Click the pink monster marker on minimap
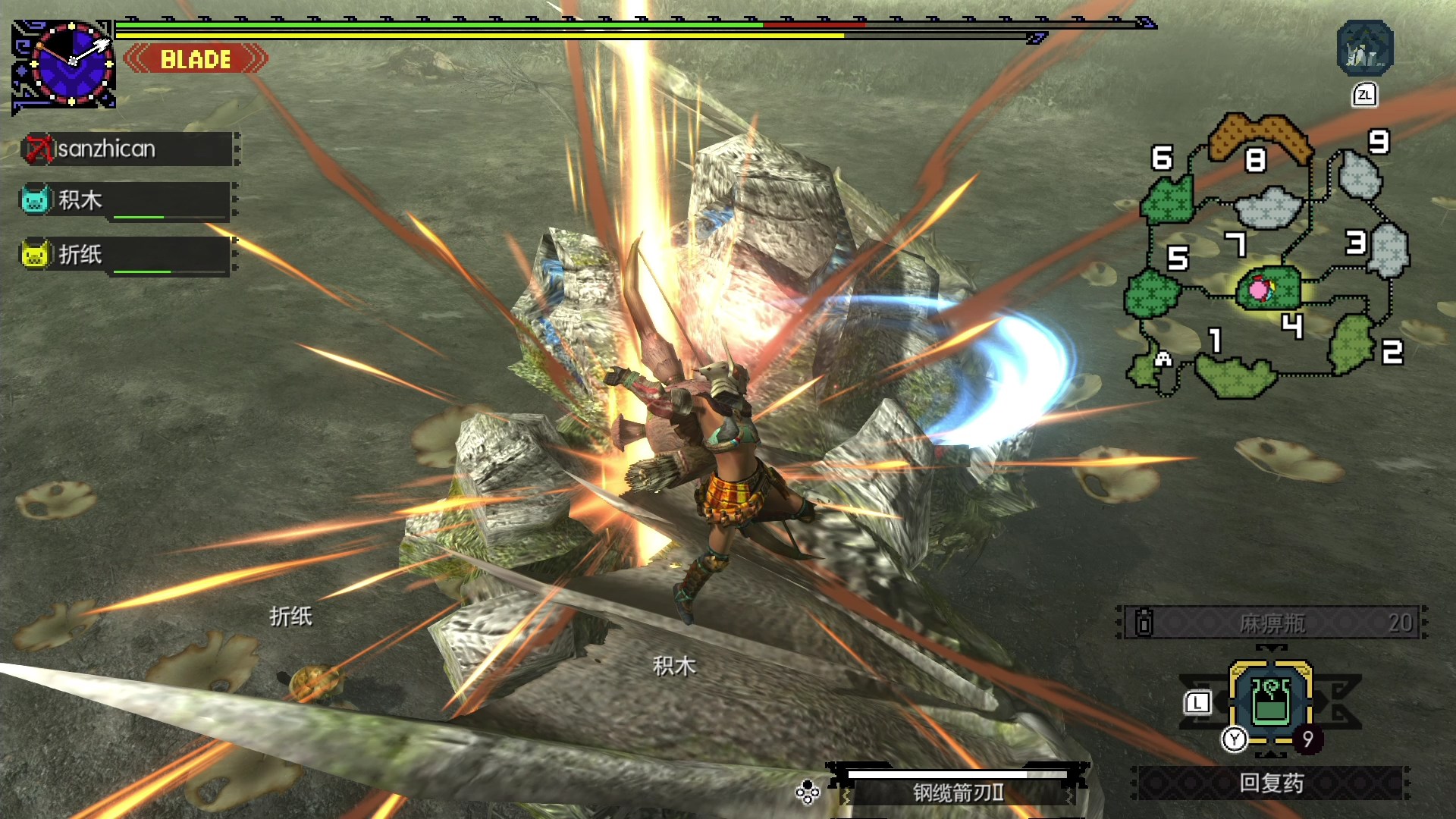 point(1259,289)
